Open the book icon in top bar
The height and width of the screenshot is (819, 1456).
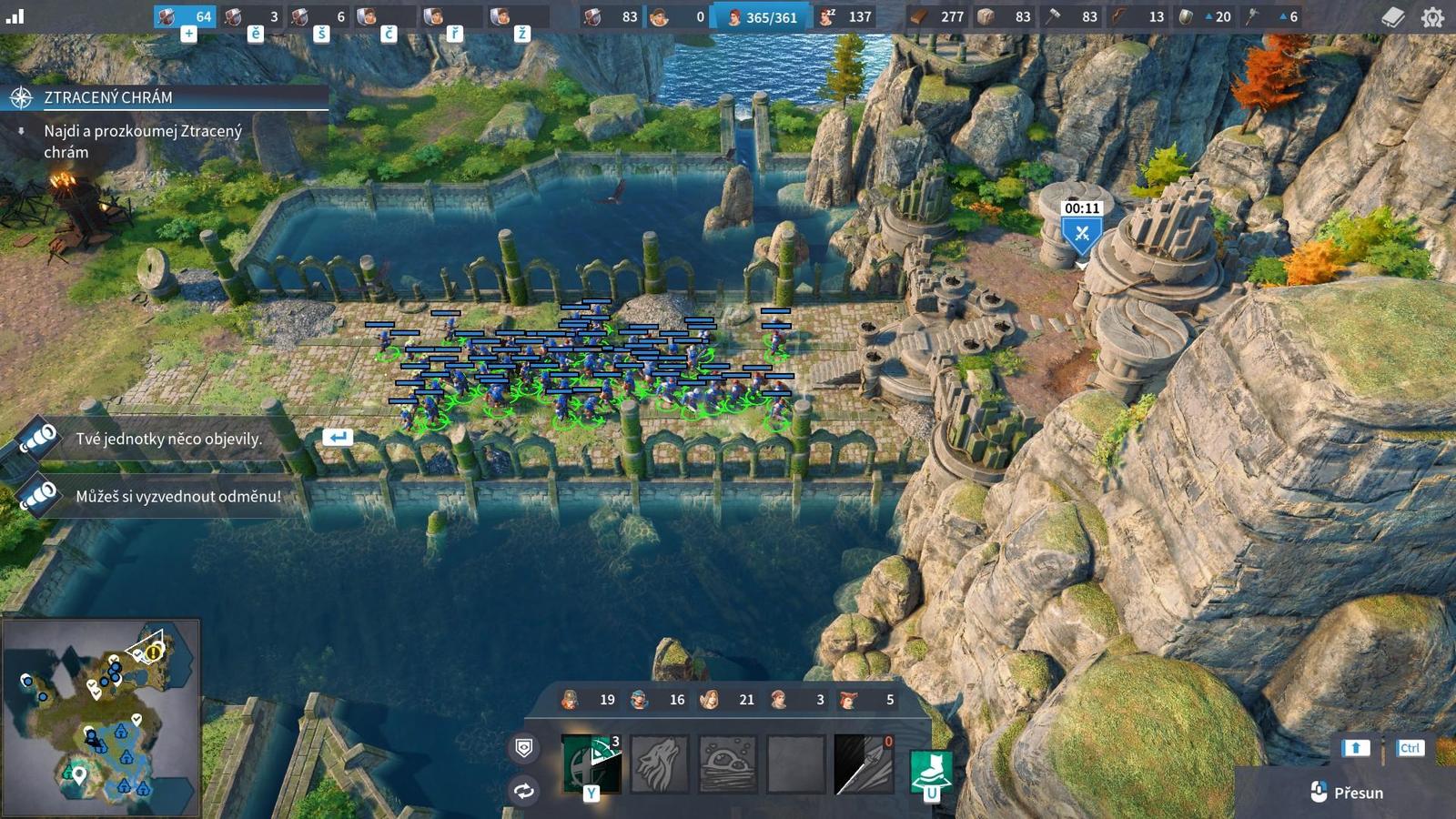pyautogui.click(x=1393, y=17)
